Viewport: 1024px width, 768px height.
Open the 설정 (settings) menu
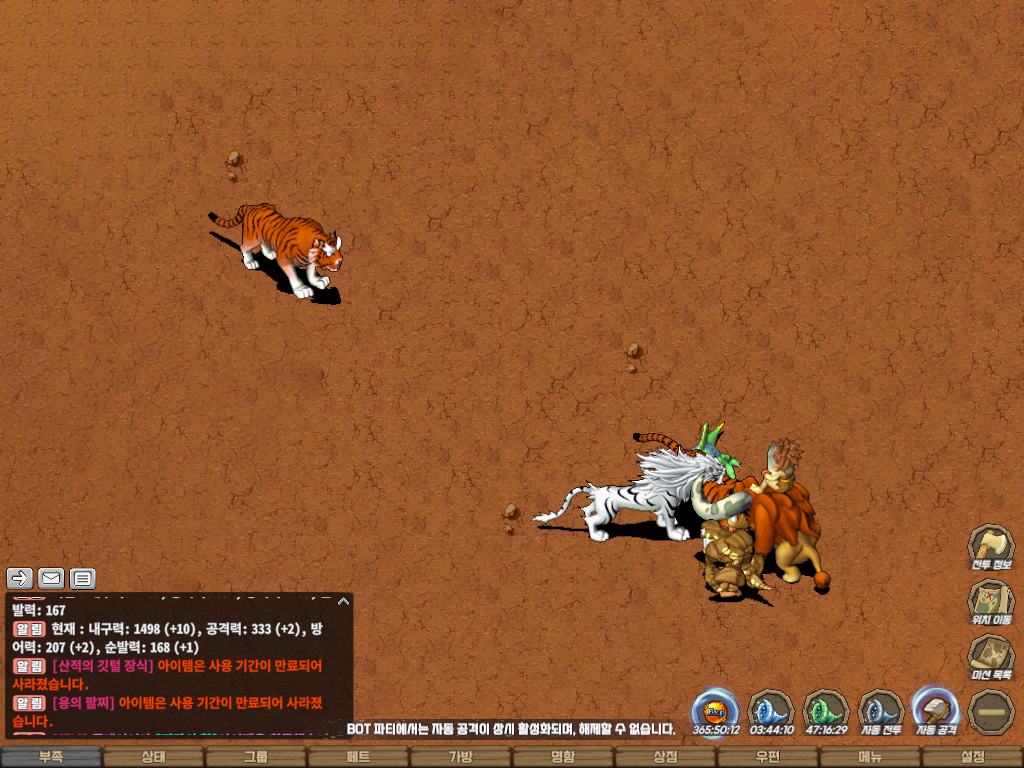click(x=972, y=757)
